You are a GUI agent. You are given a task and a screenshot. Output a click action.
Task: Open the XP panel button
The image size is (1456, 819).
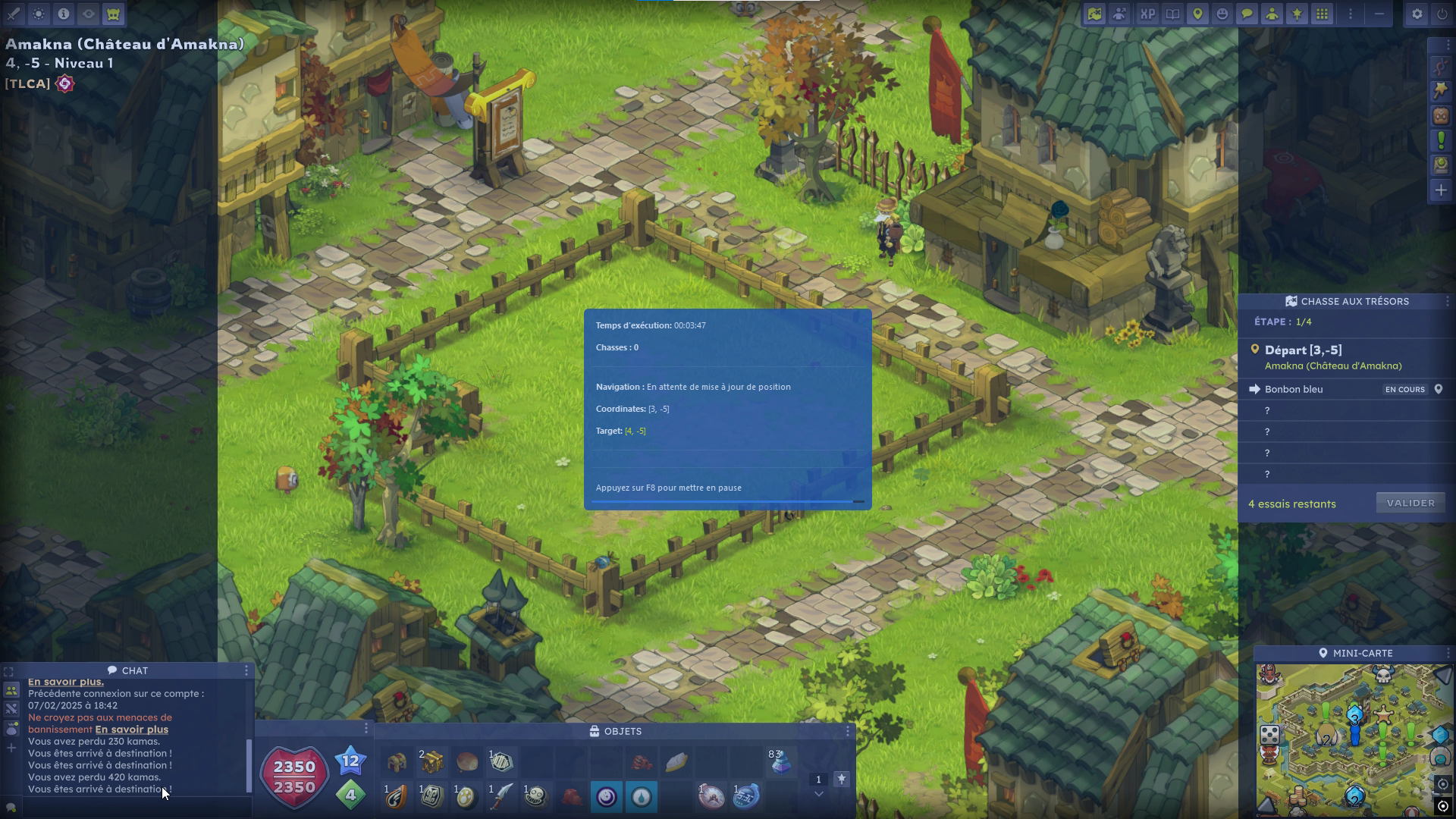(1147, 14)
